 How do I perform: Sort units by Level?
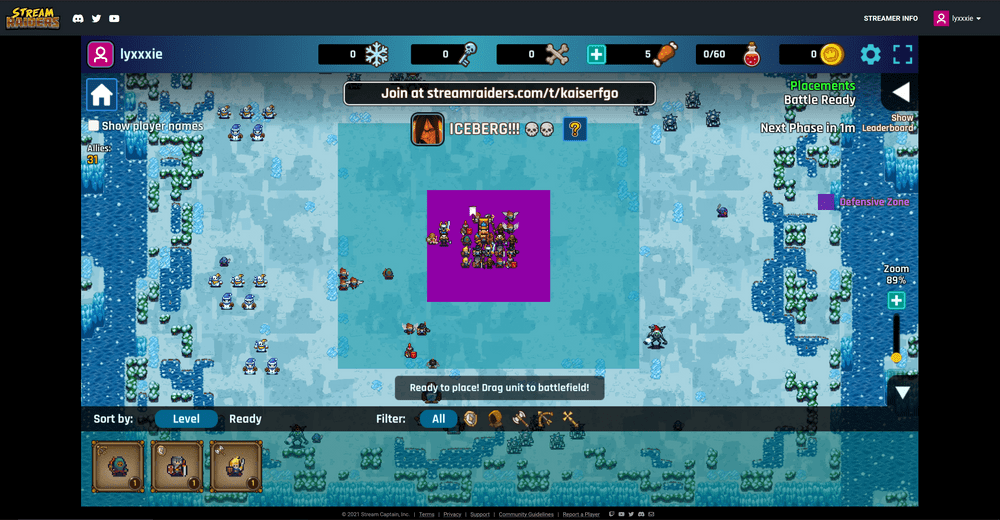pyautogui.click(x=186, y=419)
